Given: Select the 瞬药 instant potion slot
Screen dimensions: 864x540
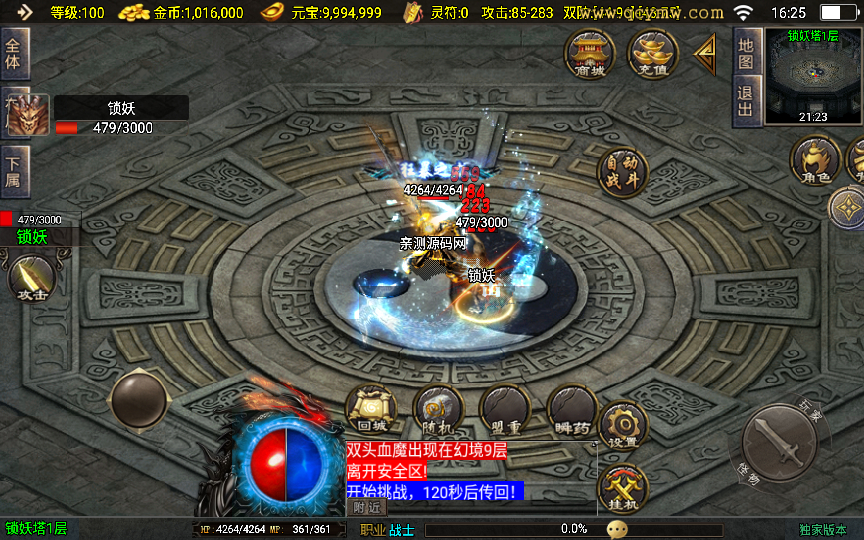Looking at the screenshot, I should (x=572, y=410).
